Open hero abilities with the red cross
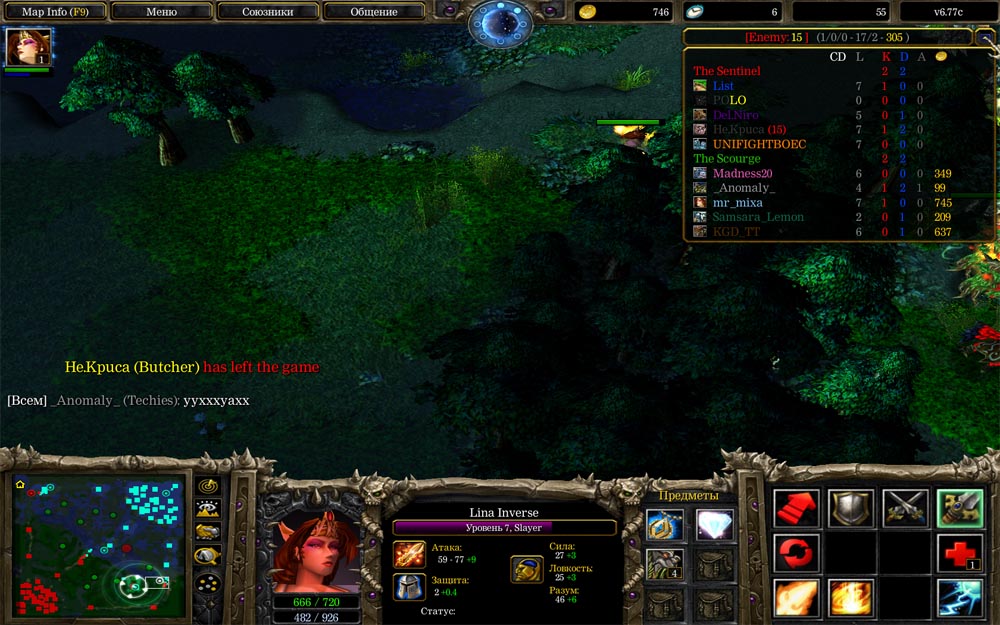This screenshot has height=625, width=1000. click(x=959, y=553)
